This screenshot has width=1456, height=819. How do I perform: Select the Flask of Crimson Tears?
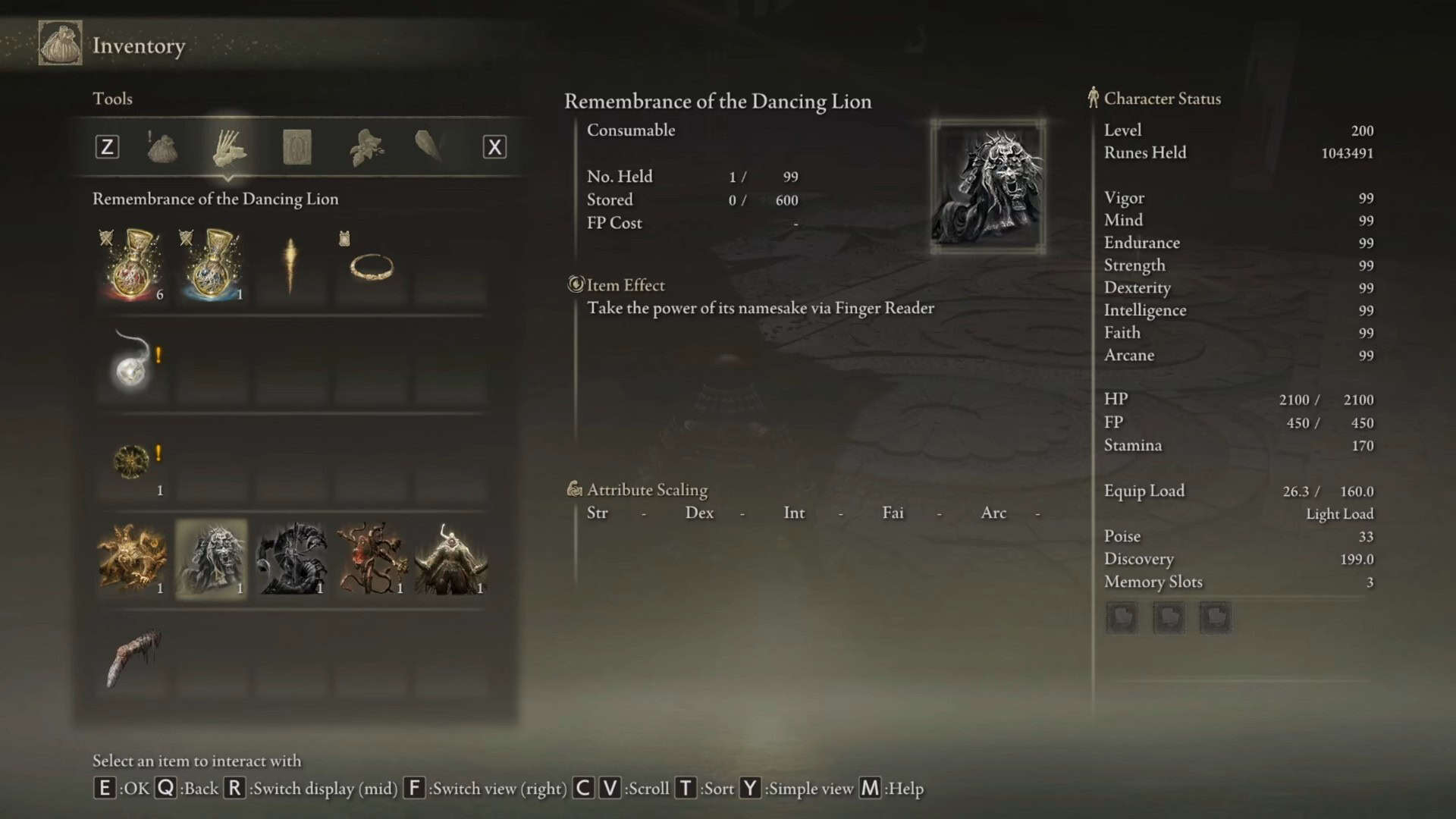(133, 265)
